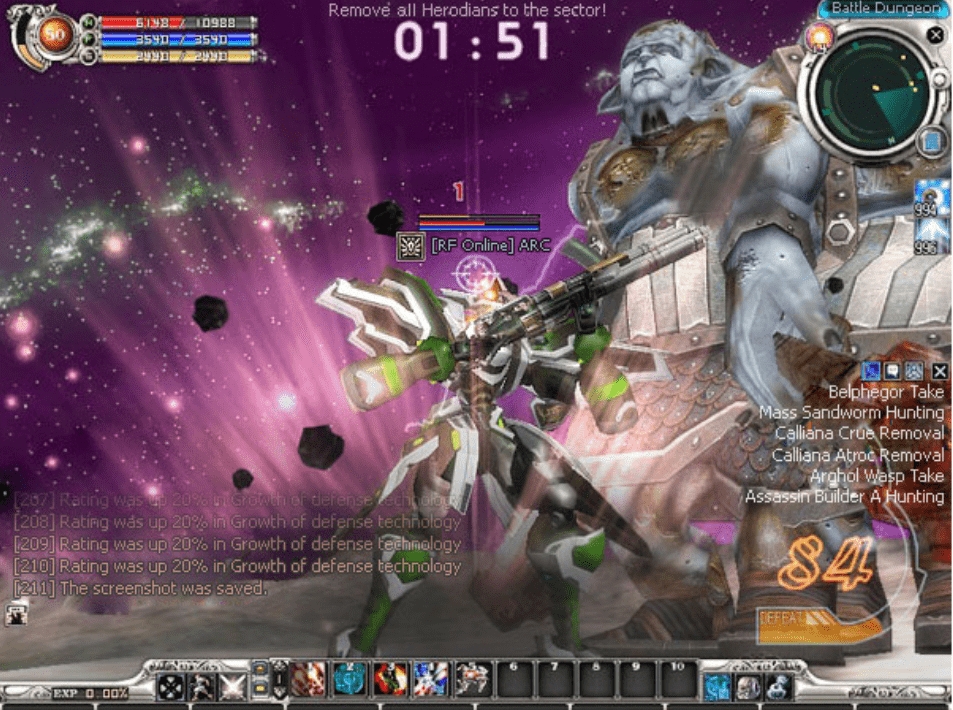
Task: Choose the Calliana Atroc Removal quest
Action: (x=857, y=455)
